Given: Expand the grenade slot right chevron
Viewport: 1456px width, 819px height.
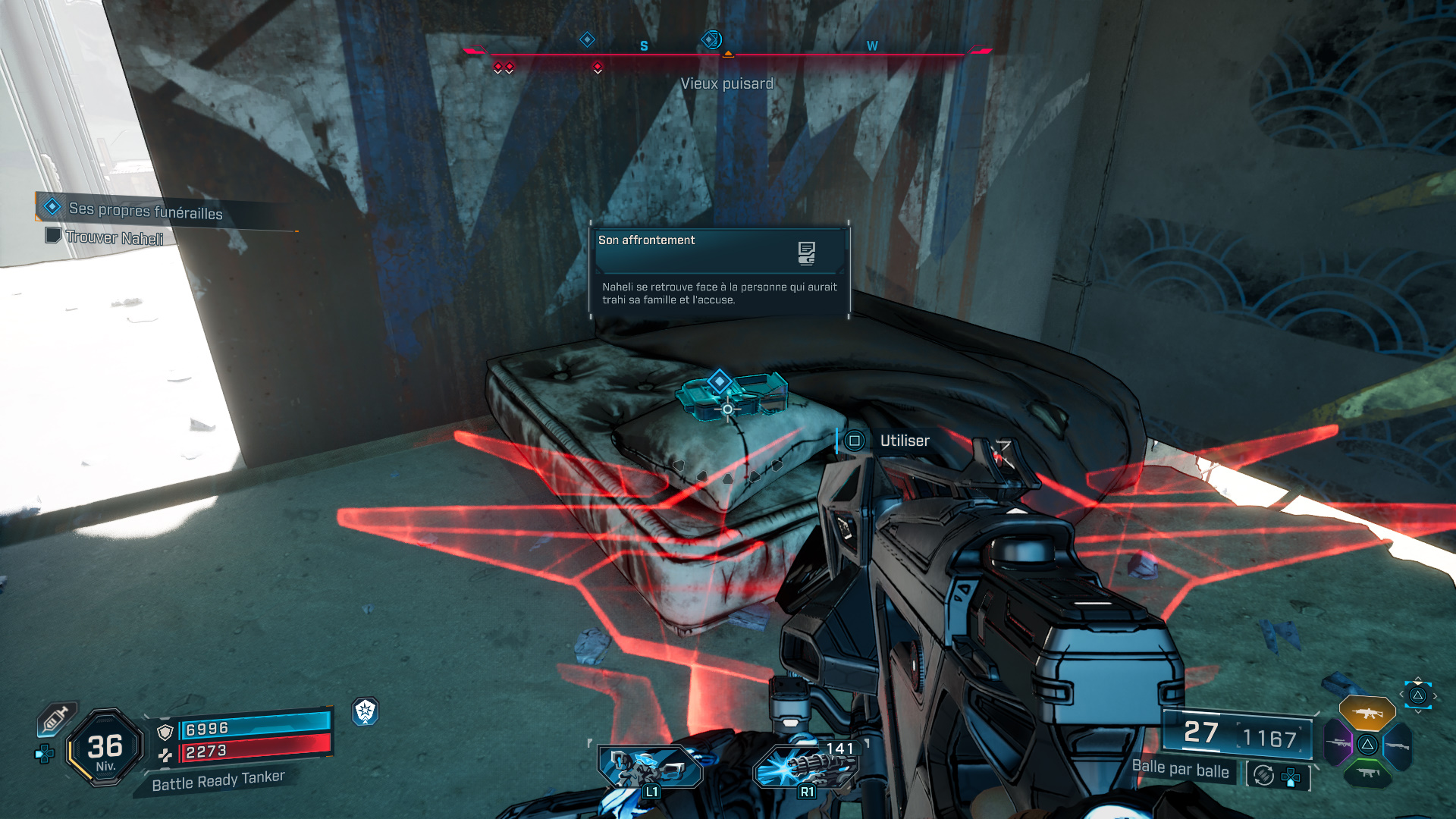Looking at the screenshot, I should pyautogui.click(x=1435, y=695).
